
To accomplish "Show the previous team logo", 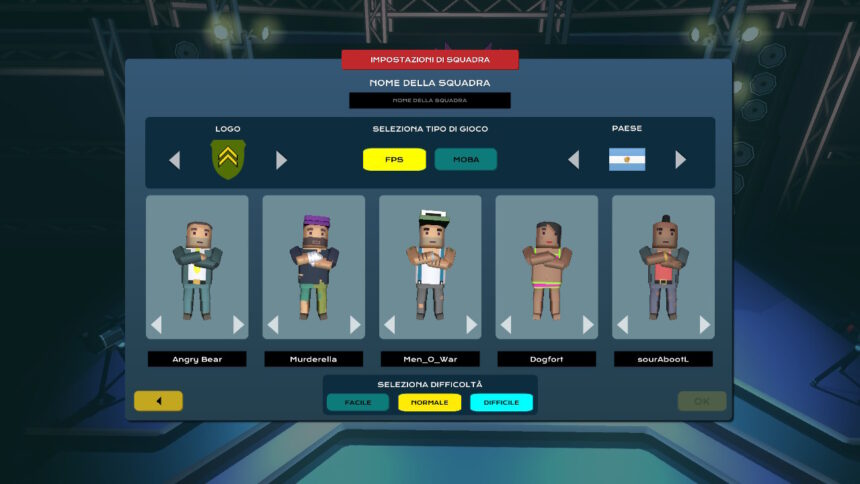I will coord(175,160).
